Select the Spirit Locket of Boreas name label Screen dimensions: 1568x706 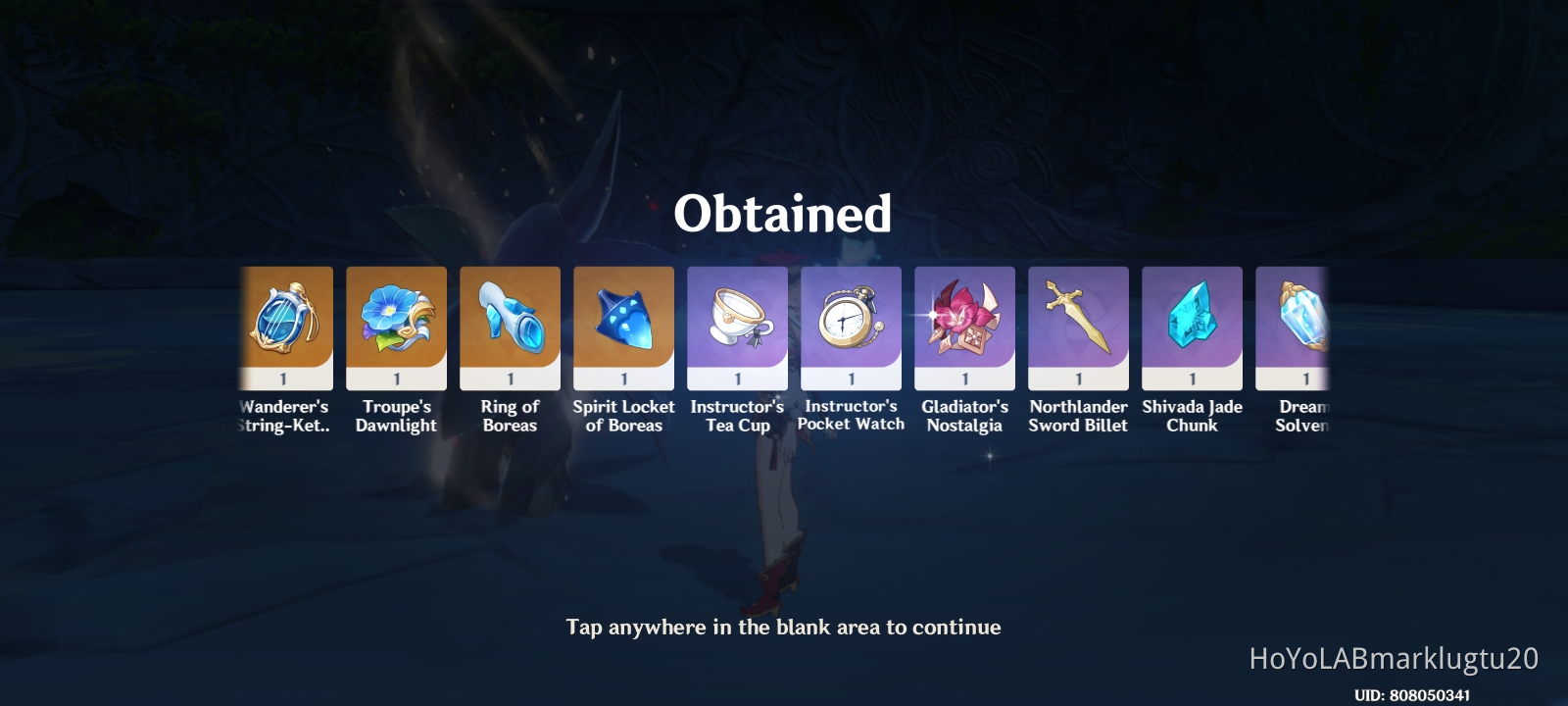(x=623, y=415)
